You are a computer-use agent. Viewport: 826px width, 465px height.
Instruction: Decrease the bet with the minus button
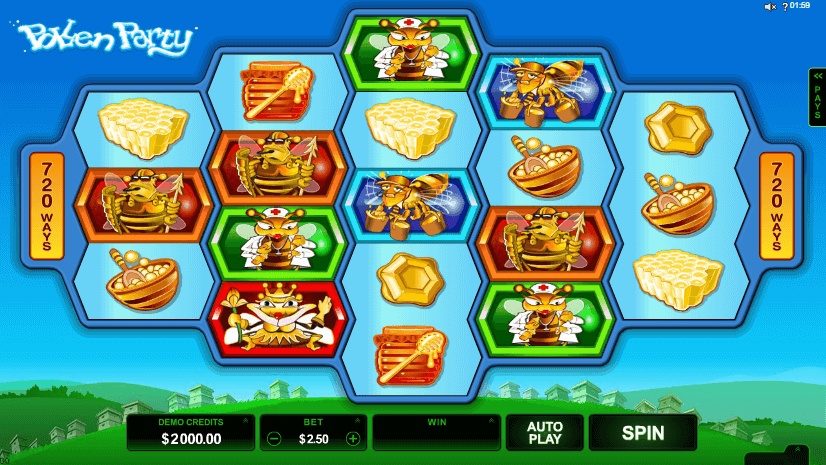point(275,438)
